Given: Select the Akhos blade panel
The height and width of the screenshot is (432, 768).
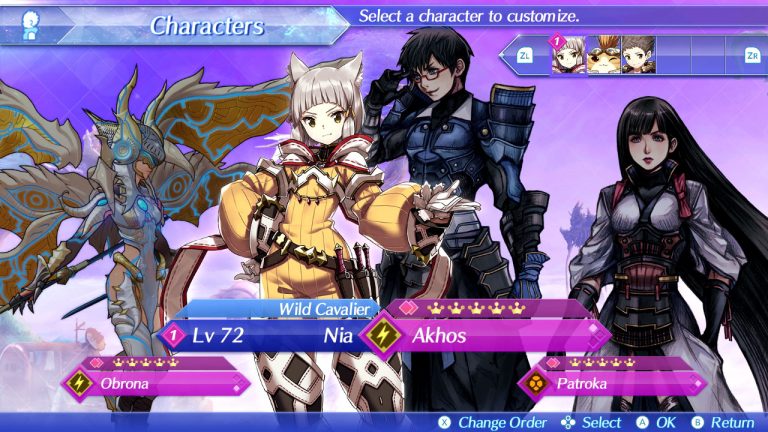Looking at the screenshot, I should pos(490,336).
